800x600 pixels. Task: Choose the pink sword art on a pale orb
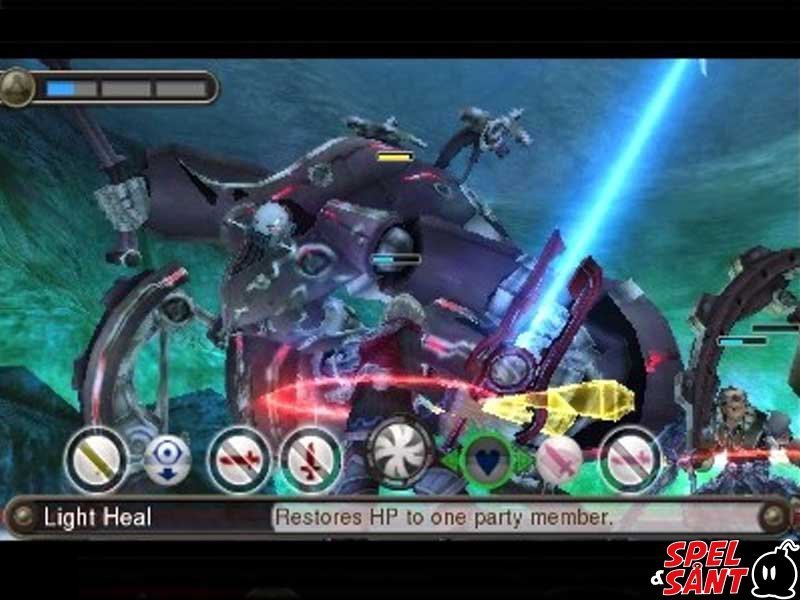(560, 461)
